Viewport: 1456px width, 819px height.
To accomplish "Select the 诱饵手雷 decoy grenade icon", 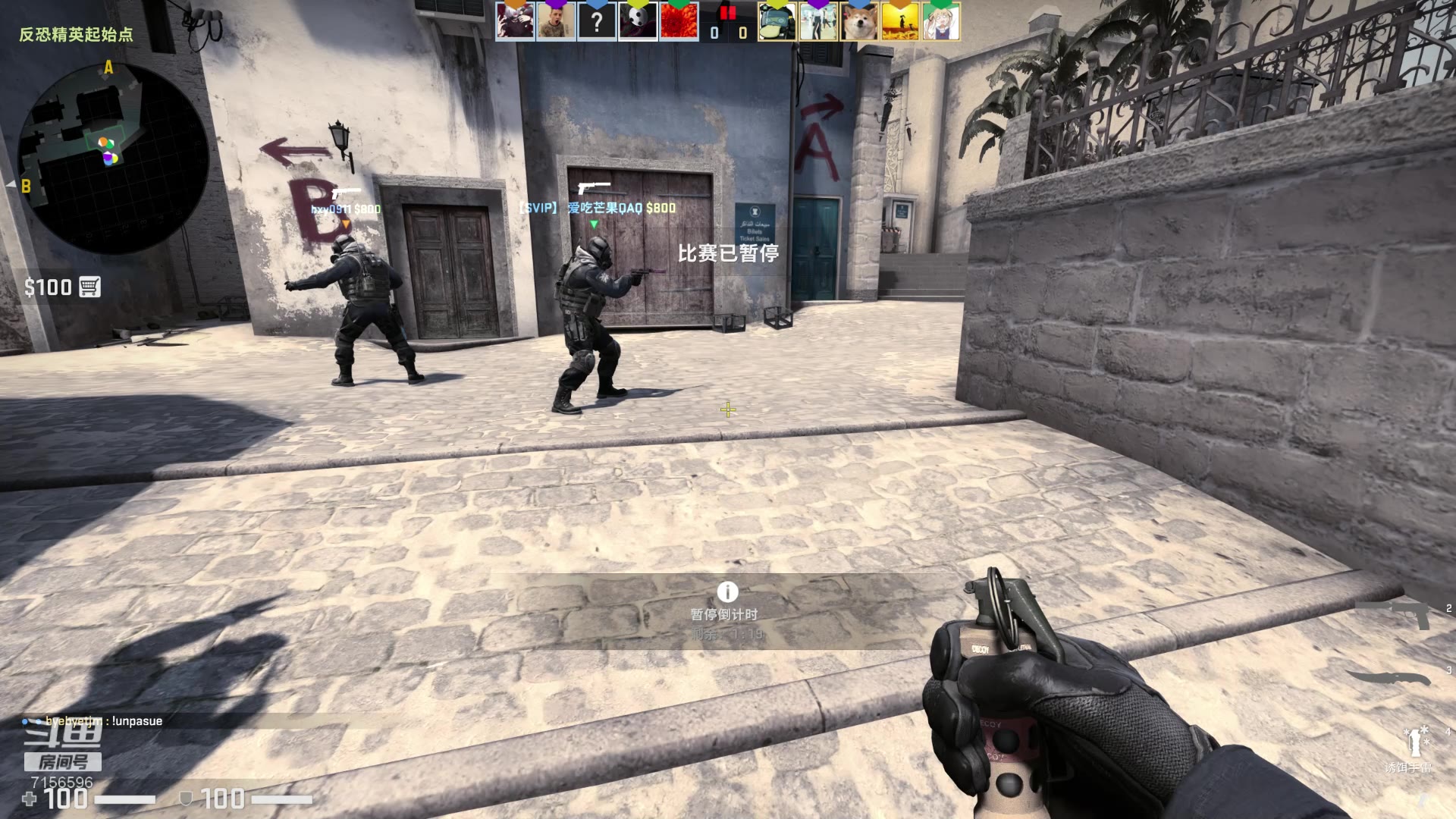I will point(1416,740).
